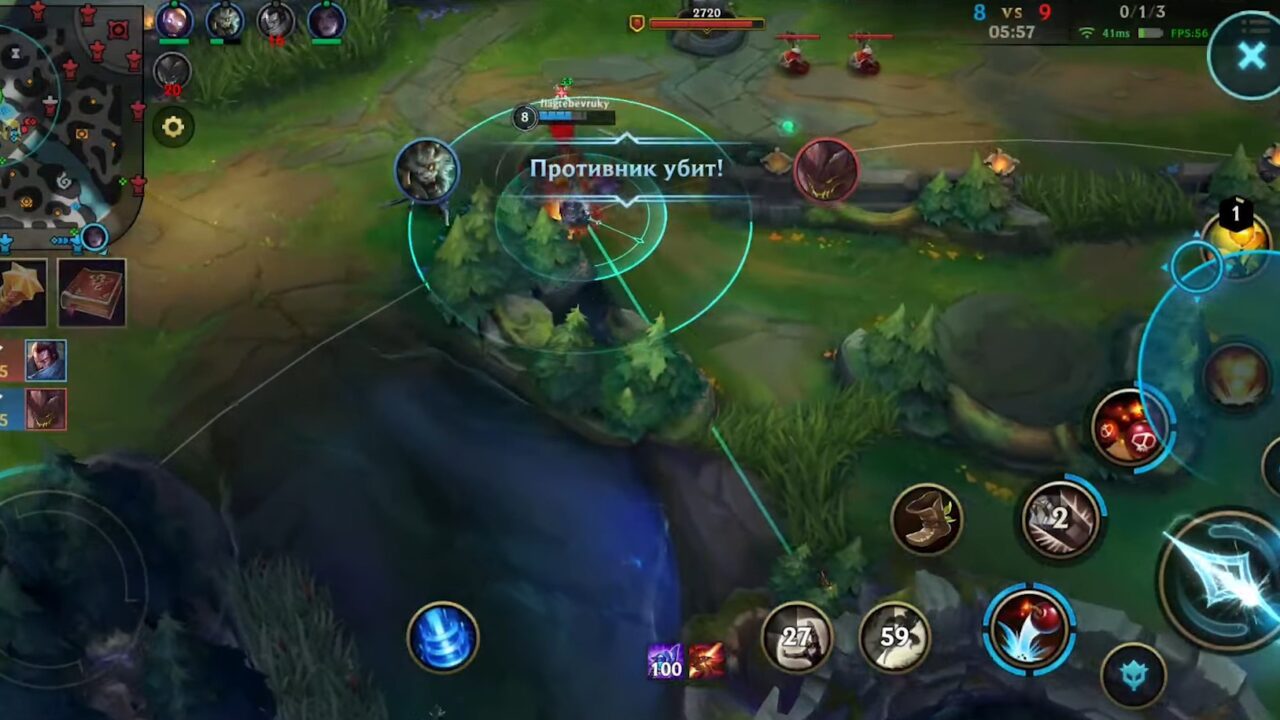Viewport: 1280px width, 720px height.
Task: Tap the ally portrait respawning in 14 seconds
Action: point(276,22)
